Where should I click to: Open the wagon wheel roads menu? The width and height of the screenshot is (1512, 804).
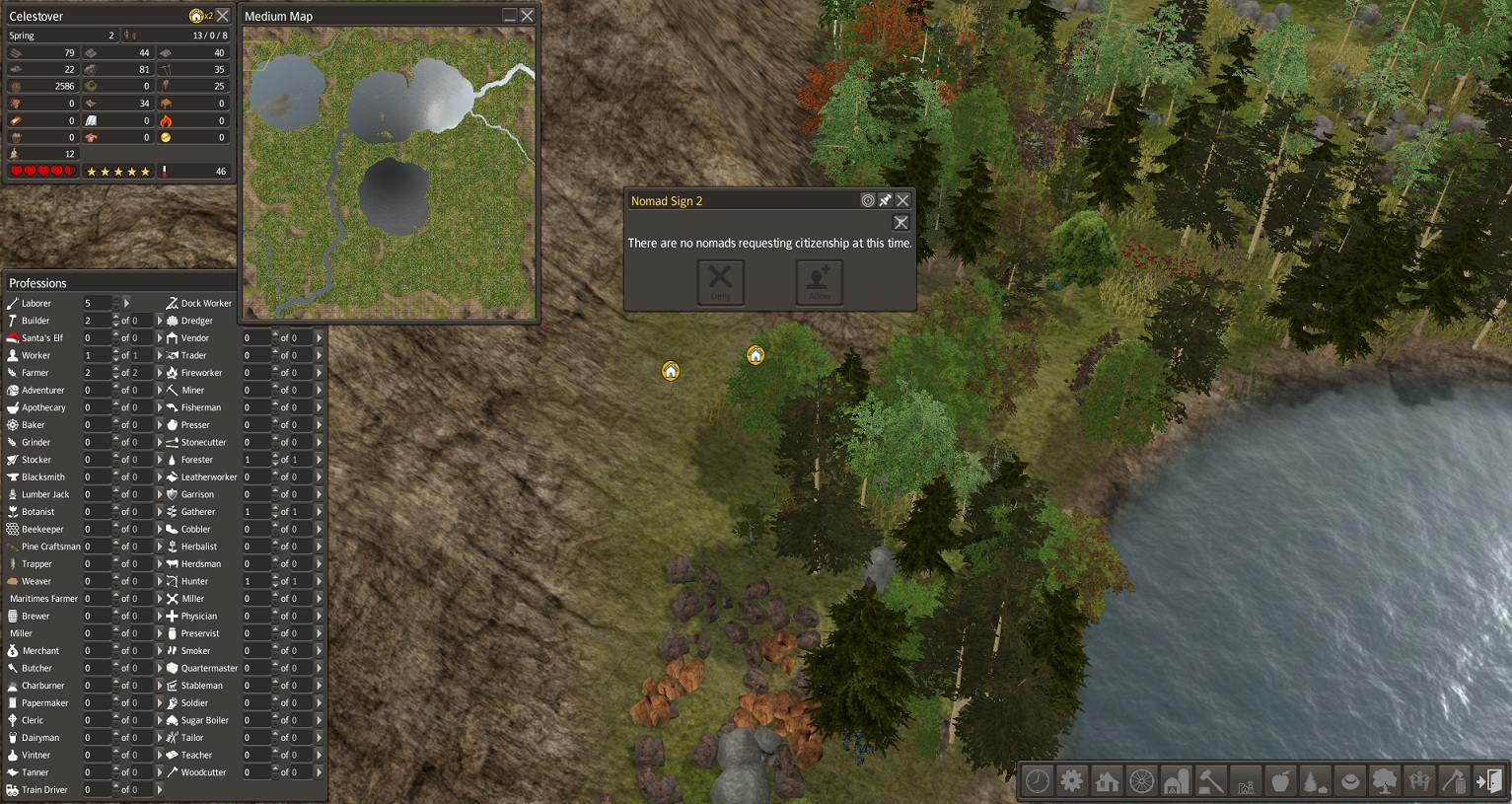click(1141, 781)
